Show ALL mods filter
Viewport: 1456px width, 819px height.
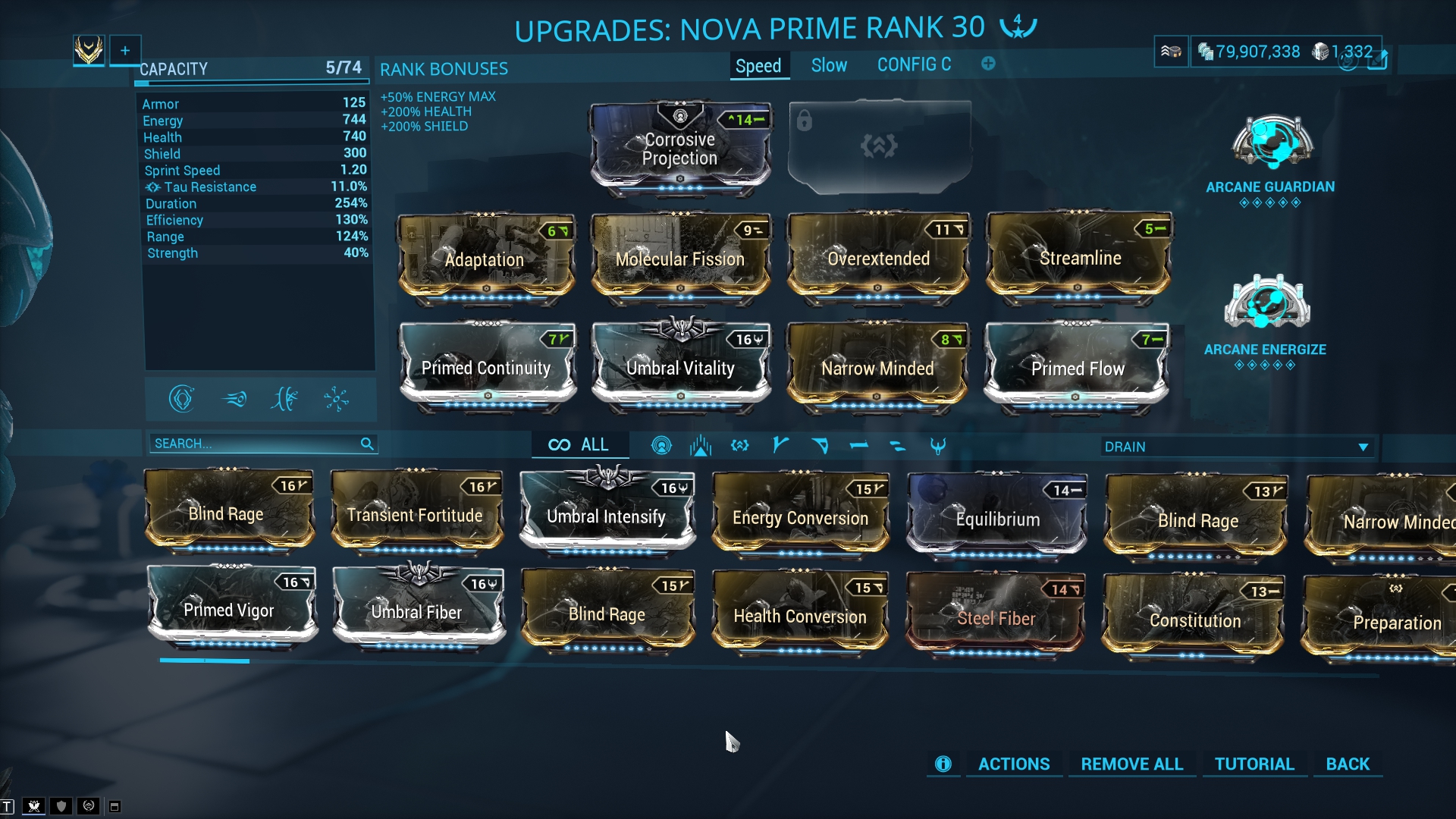(x=579, y=445)
